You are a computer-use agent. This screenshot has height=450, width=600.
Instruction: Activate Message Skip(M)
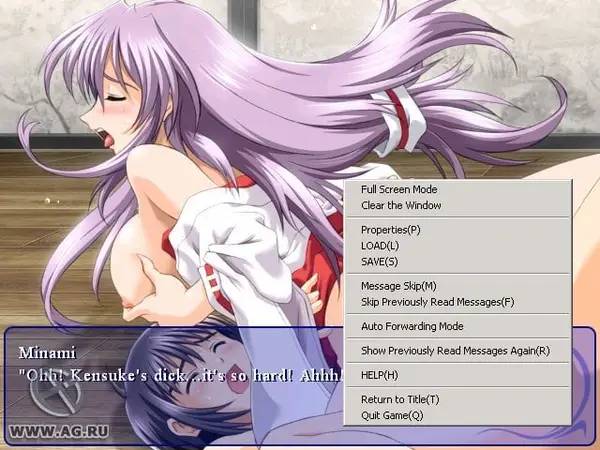398,286
